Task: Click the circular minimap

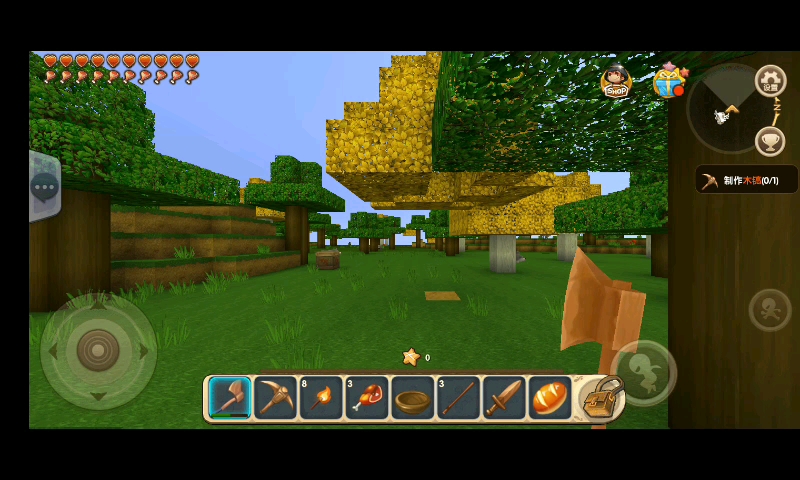Action: point(728,109)
